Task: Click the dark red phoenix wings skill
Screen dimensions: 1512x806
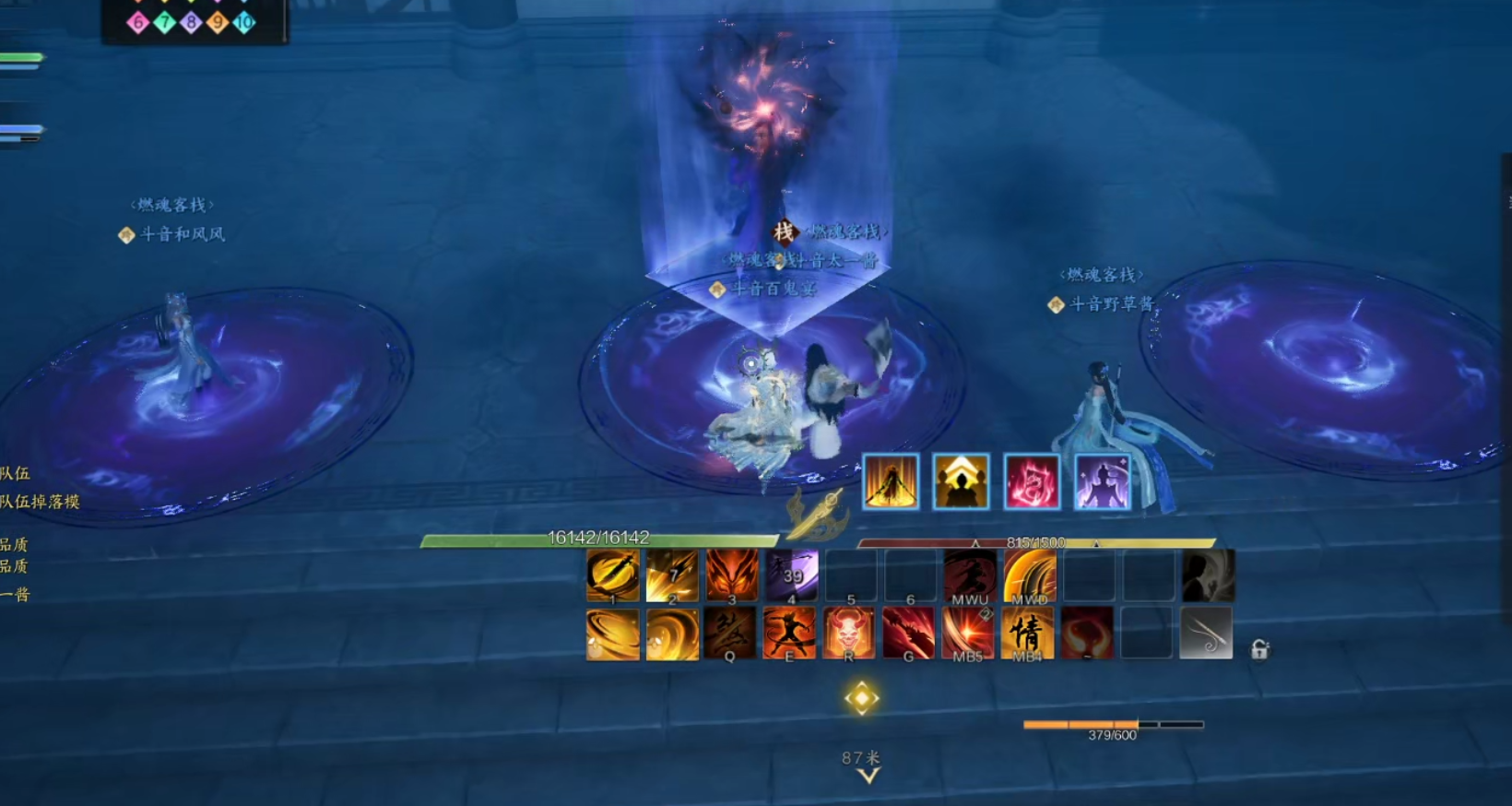Action: (1087, 633)
